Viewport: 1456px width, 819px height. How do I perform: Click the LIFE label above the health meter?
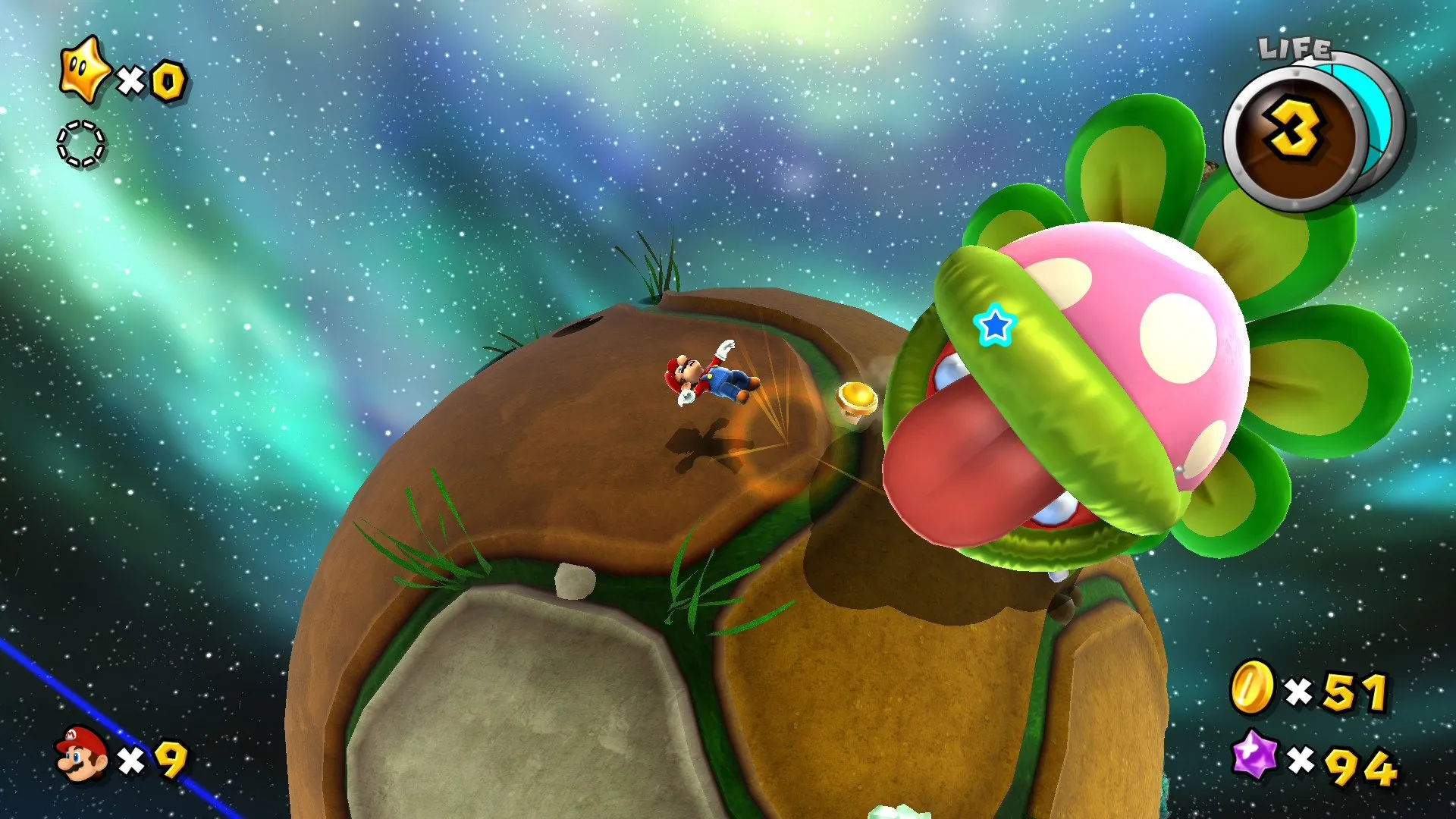click(x=1294, y=47)
